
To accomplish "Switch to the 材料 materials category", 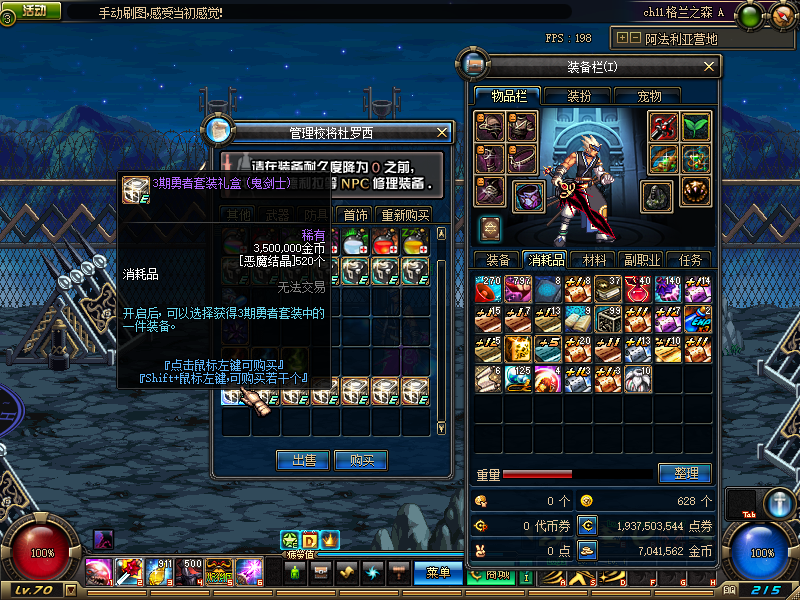I will click(x=594, y=260).
